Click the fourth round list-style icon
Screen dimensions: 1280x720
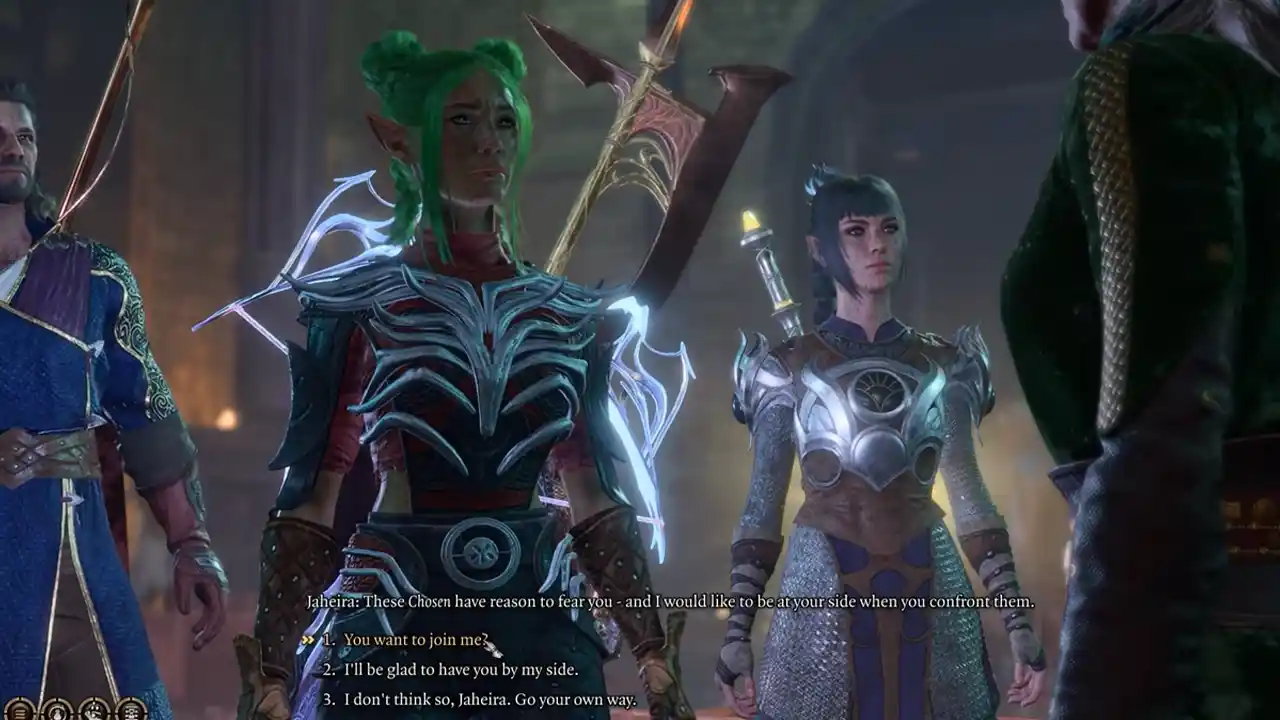(x=130, y=710)
